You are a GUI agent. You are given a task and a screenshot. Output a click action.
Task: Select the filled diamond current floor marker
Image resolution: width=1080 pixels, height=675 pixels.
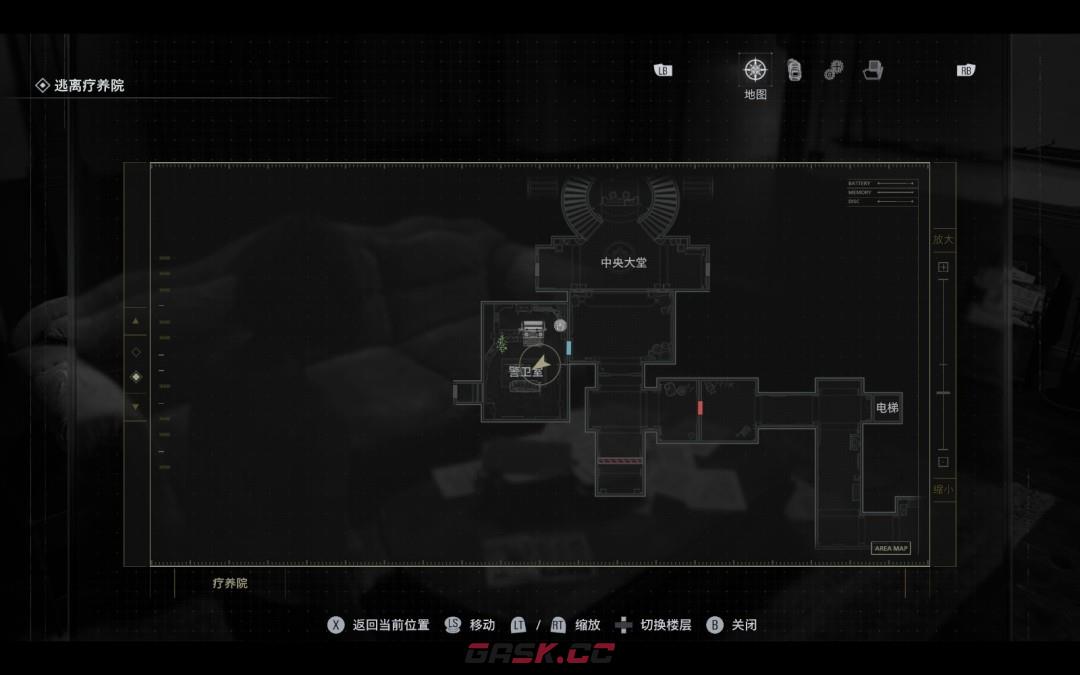(x=136, y=377)
